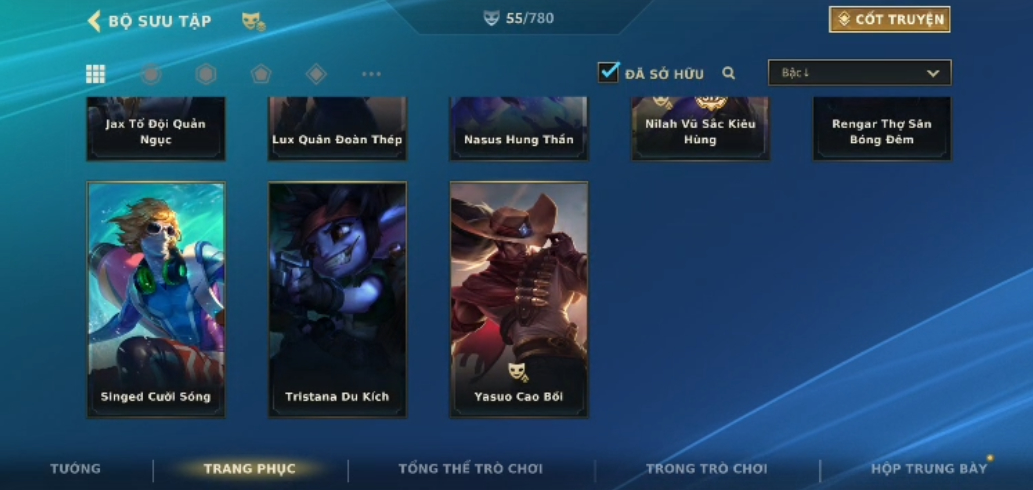Go back from Bộ Sưu Tập

pyautogui.click(x=95, y=20)
